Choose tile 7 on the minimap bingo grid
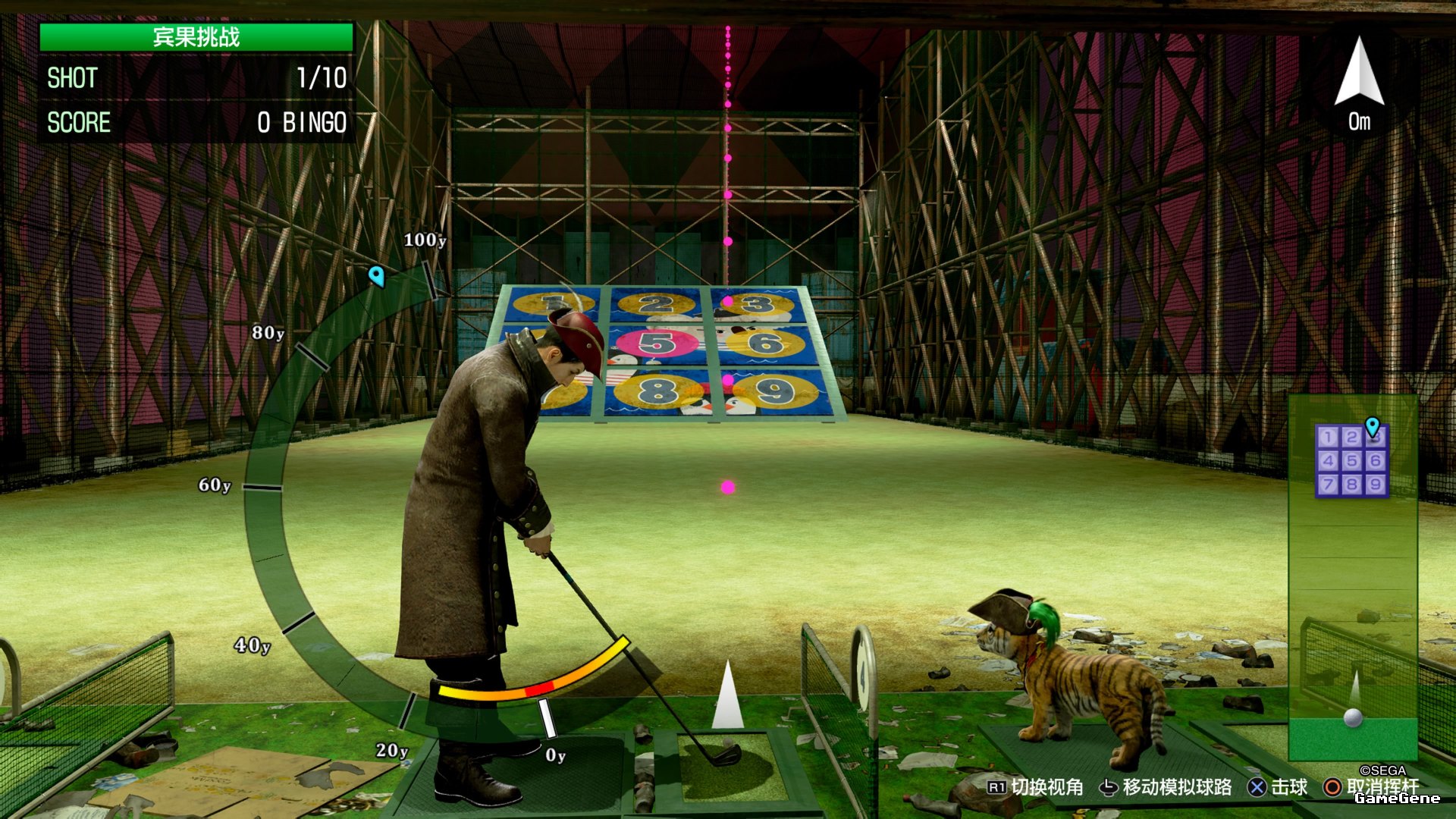Image resolution: width=1456 pixels, height=819 pixels. click(1327, 484)
